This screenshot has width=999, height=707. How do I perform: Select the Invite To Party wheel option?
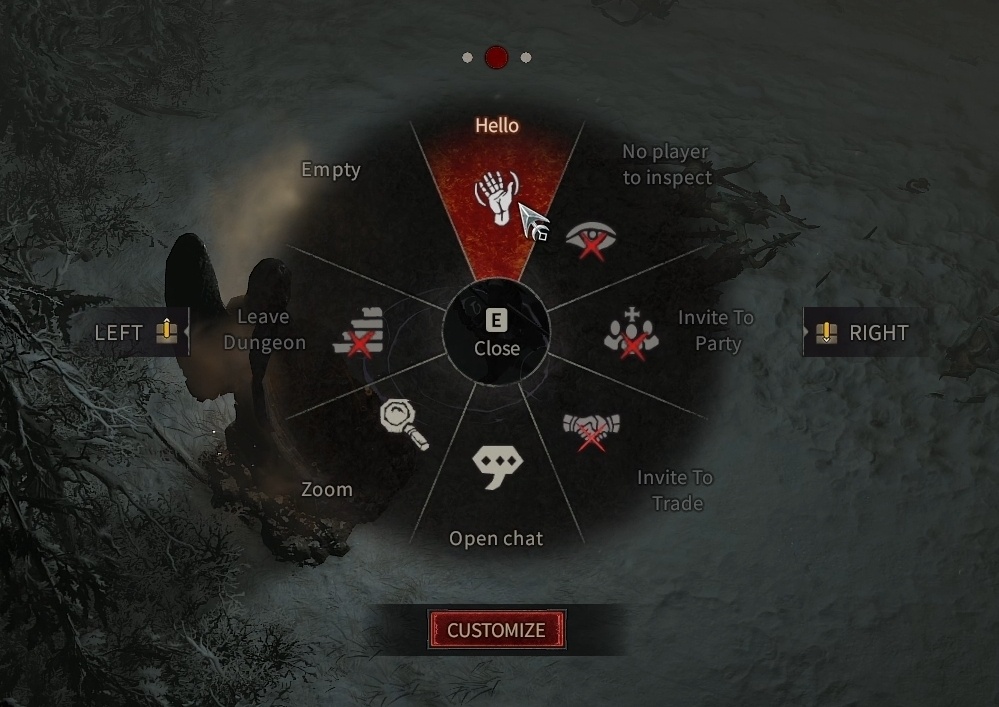click(x=632, y=333)
